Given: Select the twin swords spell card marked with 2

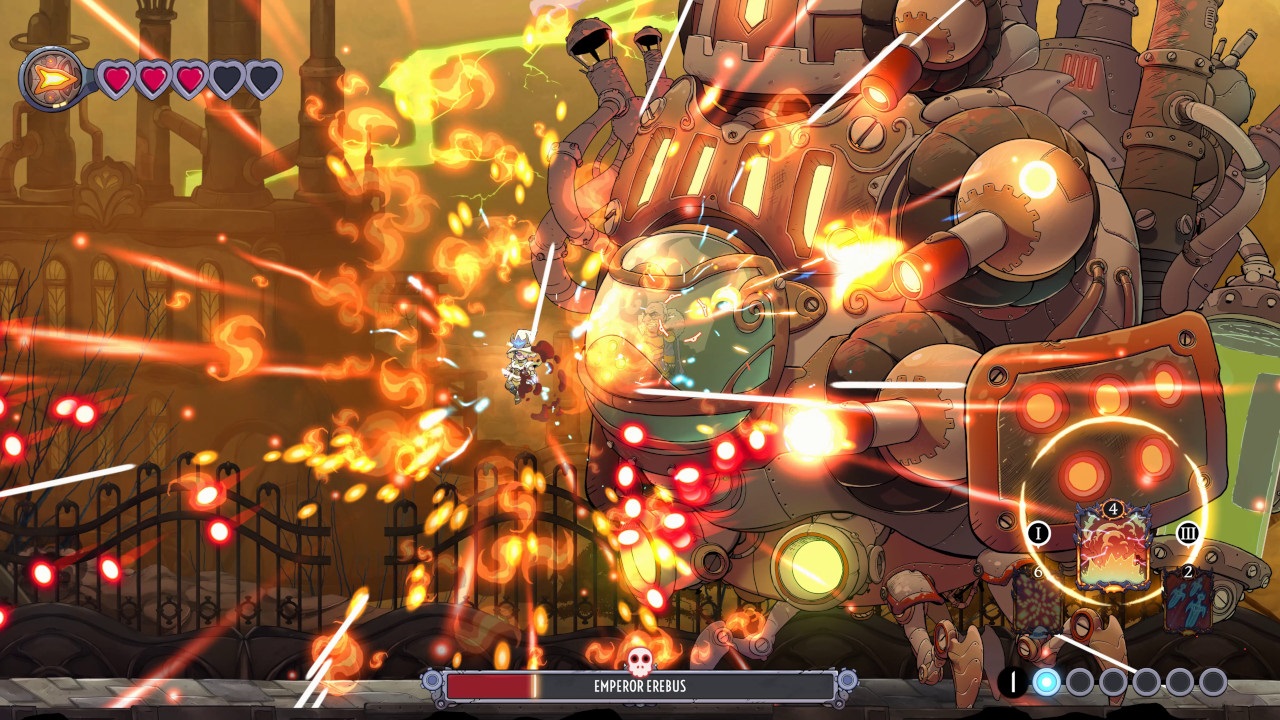Looking at the screenshot, I should (x=1188, y=601).
